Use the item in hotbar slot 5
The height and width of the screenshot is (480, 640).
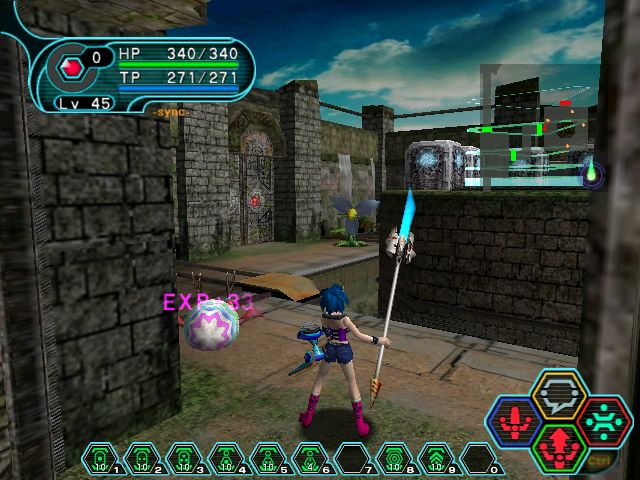click(x=270, y=460)
